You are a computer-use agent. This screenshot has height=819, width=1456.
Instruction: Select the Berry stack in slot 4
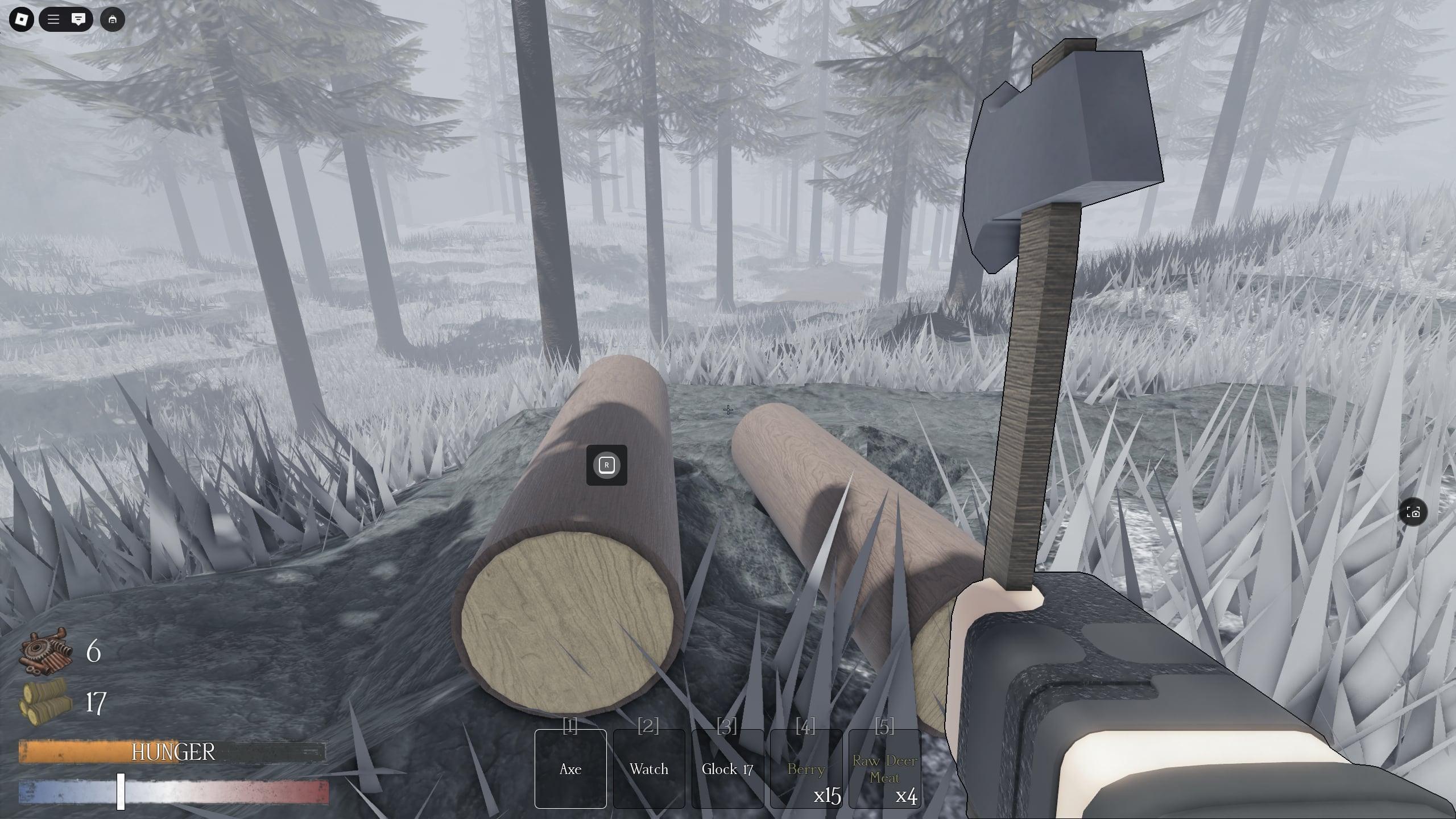(806, 769)
